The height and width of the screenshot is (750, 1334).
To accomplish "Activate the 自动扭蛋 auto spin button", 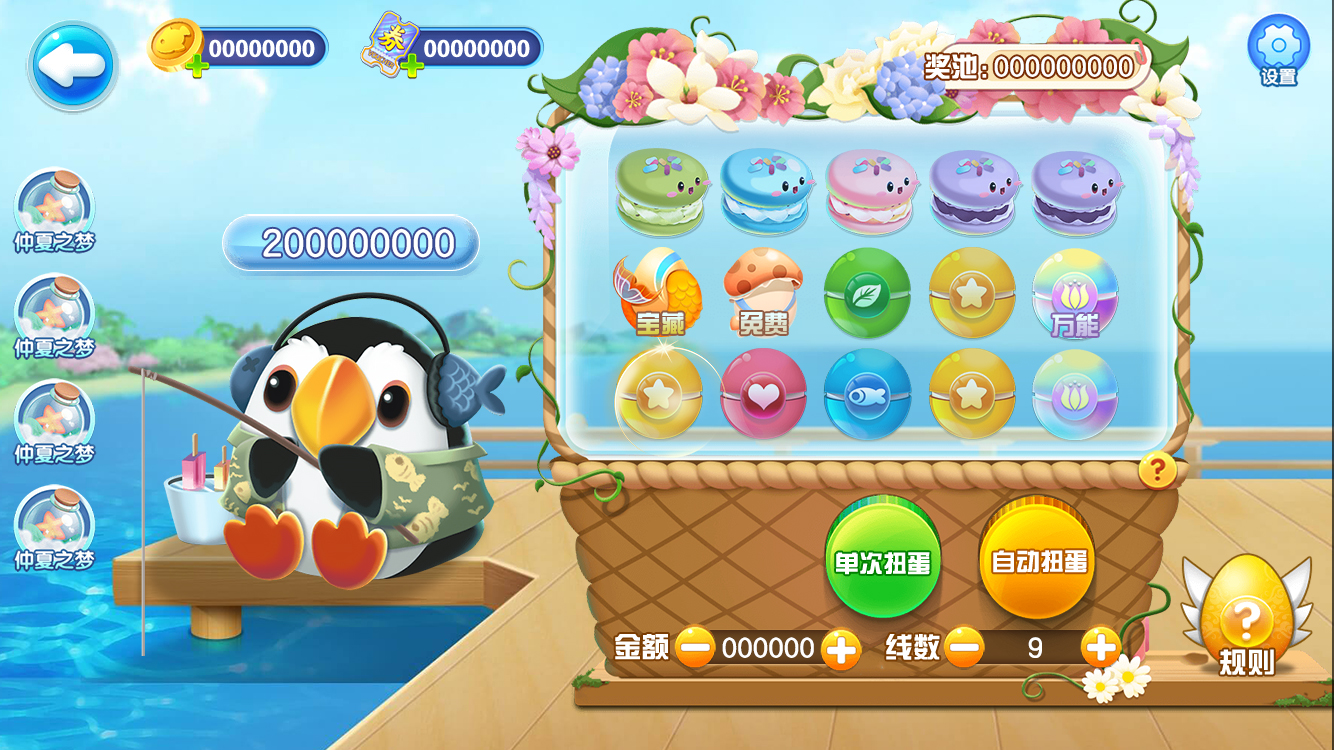I will click(x=1038, y=560).
